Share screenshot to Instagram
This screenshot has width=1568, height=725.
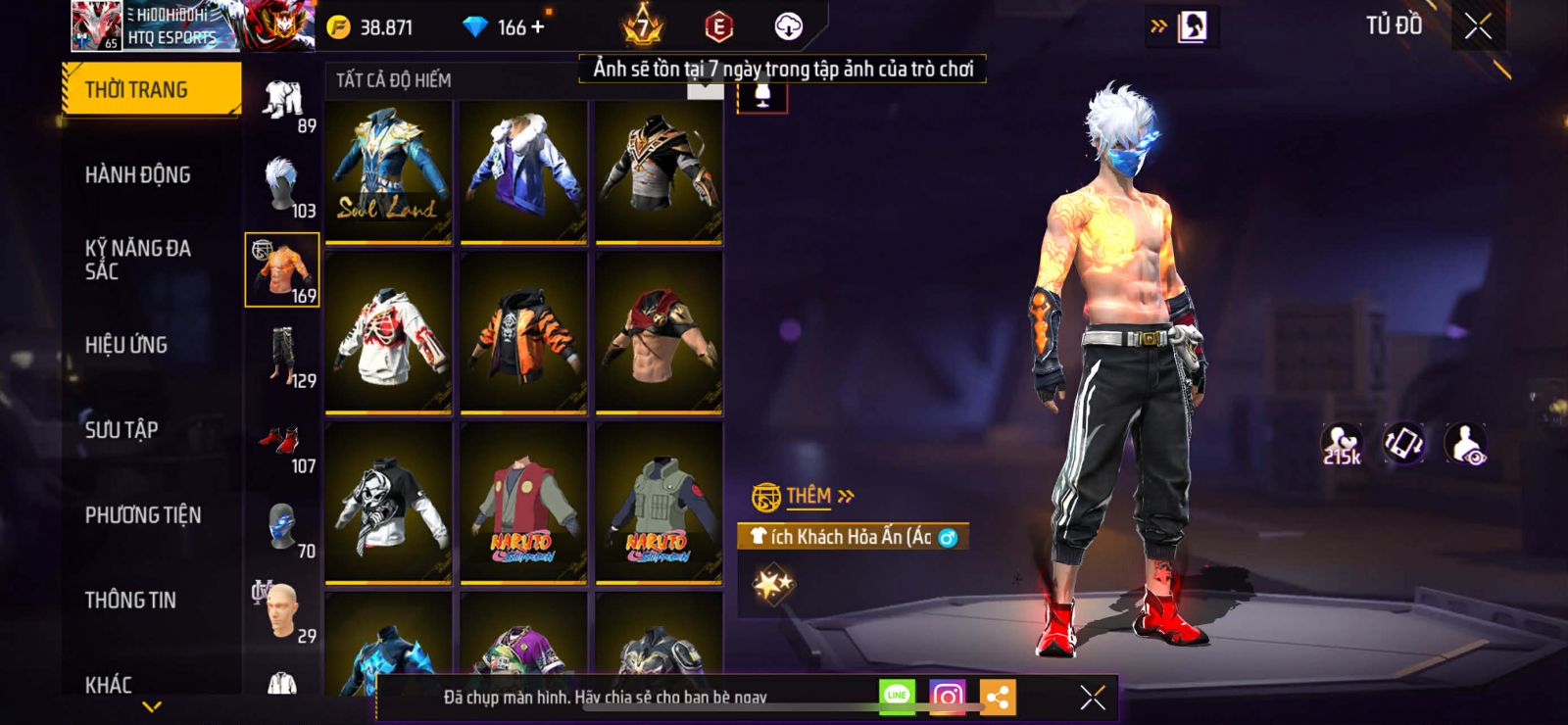[x=947, y=697]
